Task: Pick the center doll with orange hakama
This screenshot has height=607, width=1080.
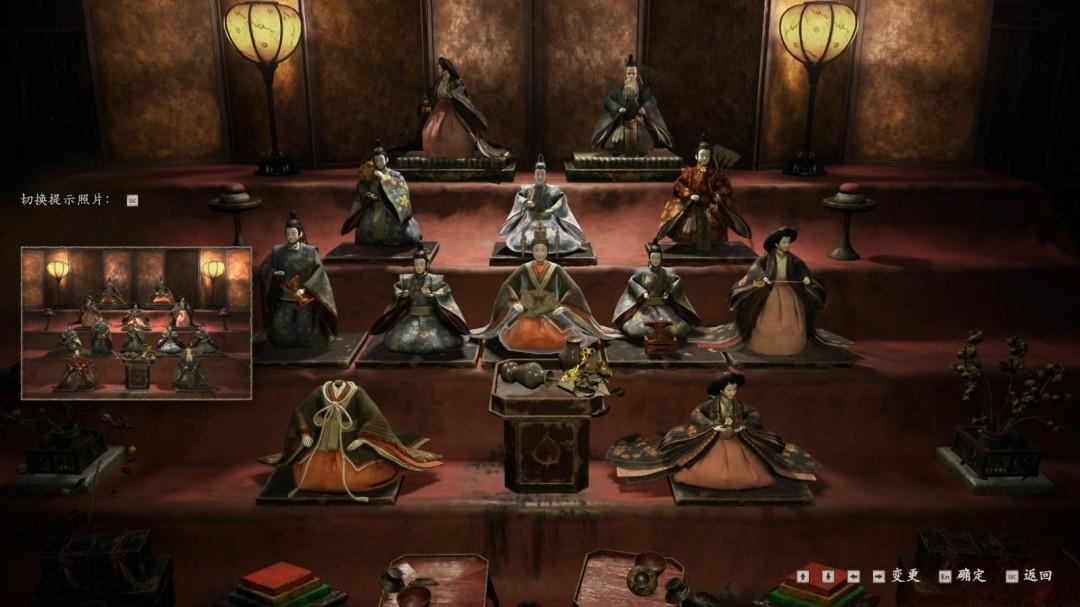Action: pos(540,300)
